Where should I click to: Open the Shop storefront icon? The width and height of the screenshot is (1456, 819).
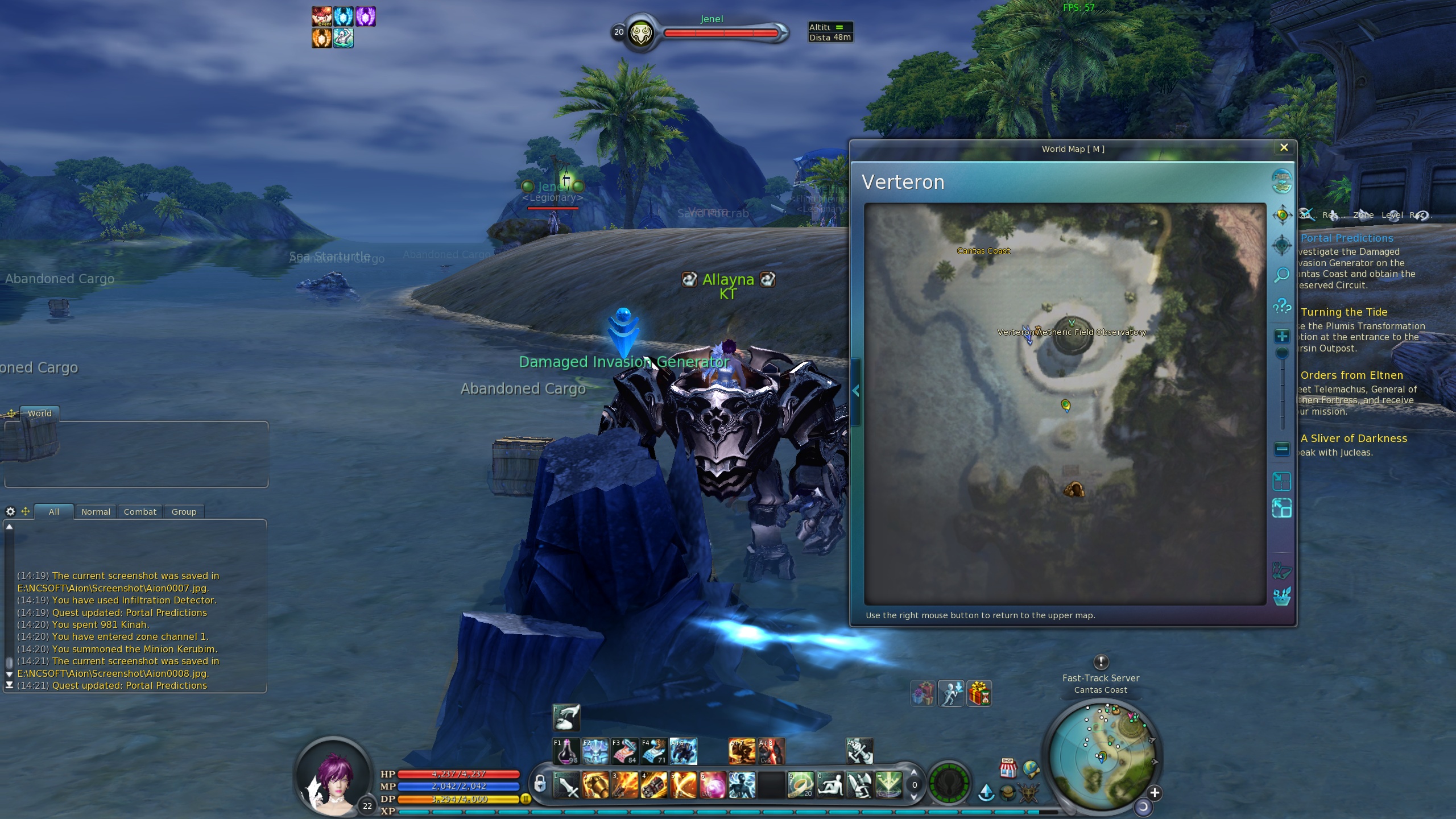(x=1008, y=768)
